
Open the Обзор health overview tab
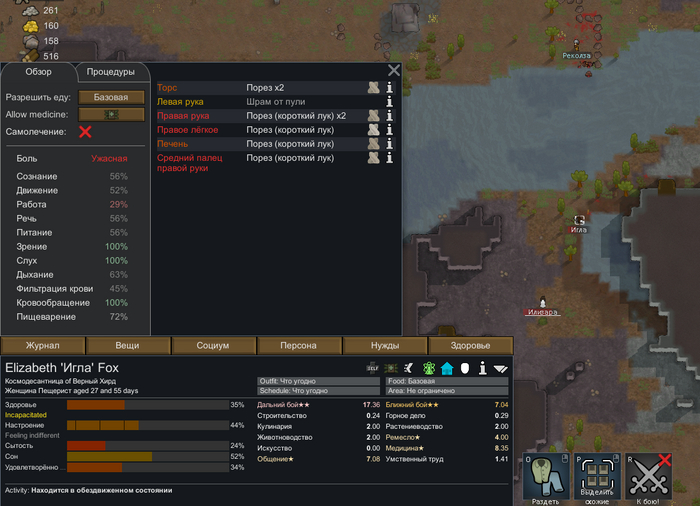tap(39, 72)
